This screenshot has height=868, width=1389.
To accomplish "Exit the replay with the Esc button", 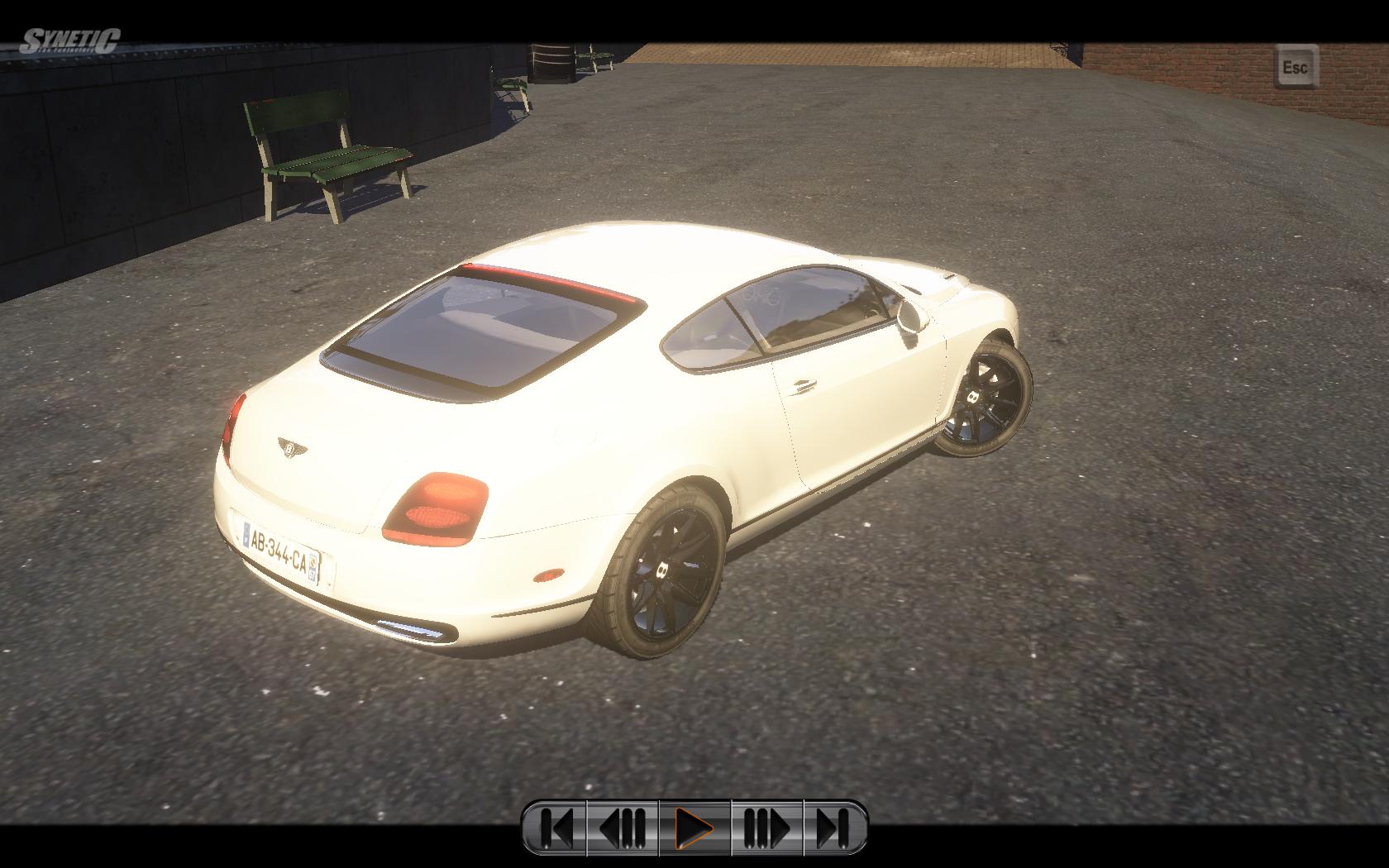I will (1295, 67).
